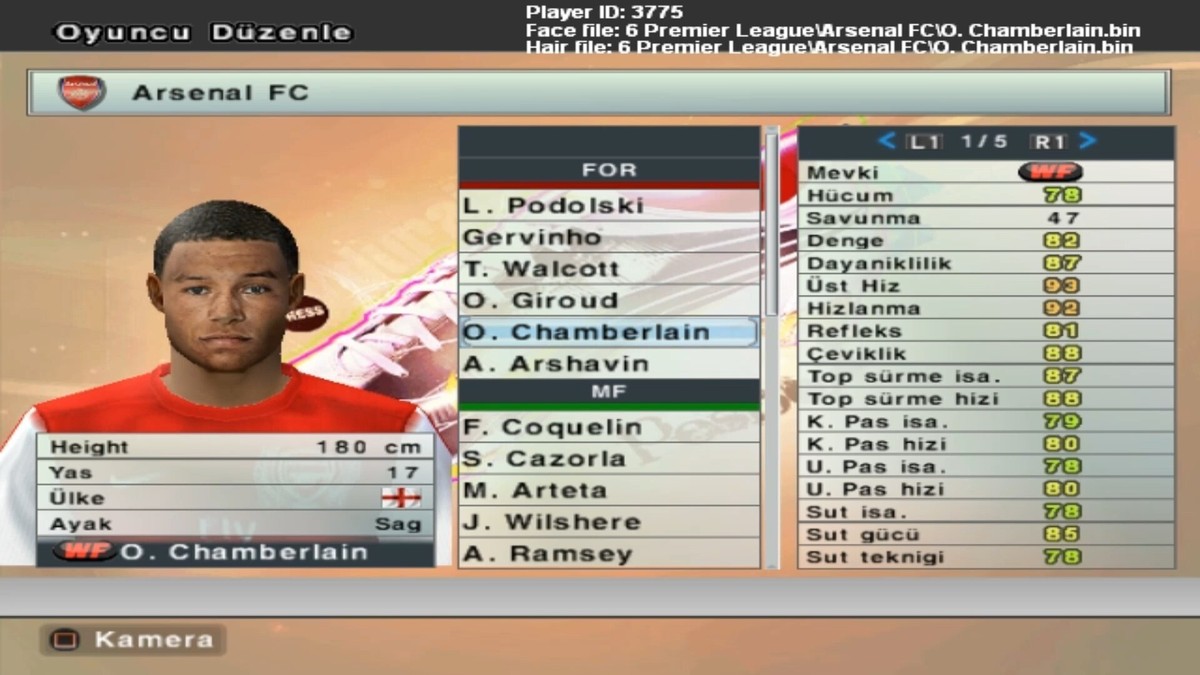Click the Arsenal FC team header
Image resolution: width=1200 pixels, height=675 pixels.
point(598,93)
